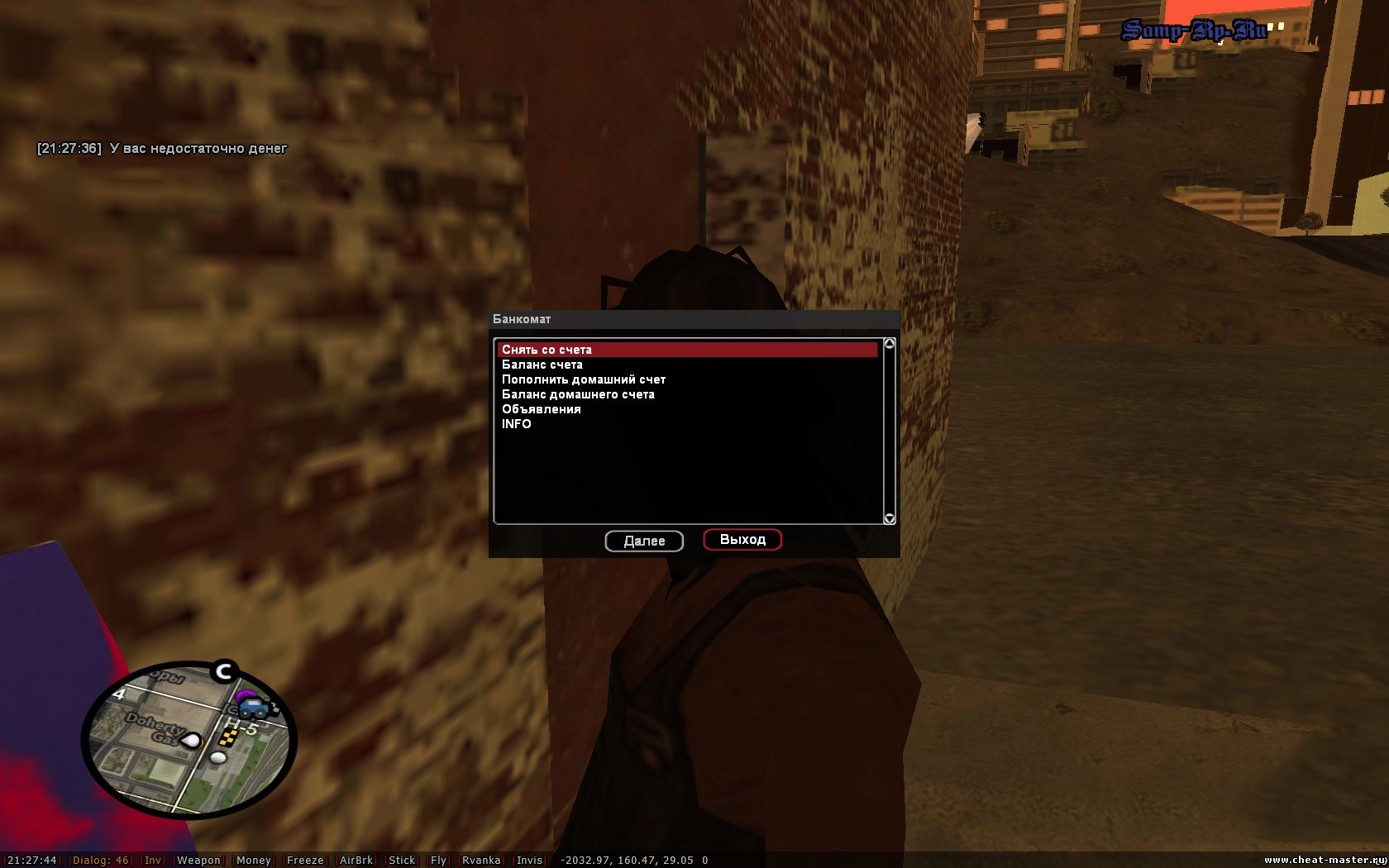Image resolution: width=1389 pixels, height=868 pixels.
Task: Click the list scrollbar's up arrow
Action: 890,344
